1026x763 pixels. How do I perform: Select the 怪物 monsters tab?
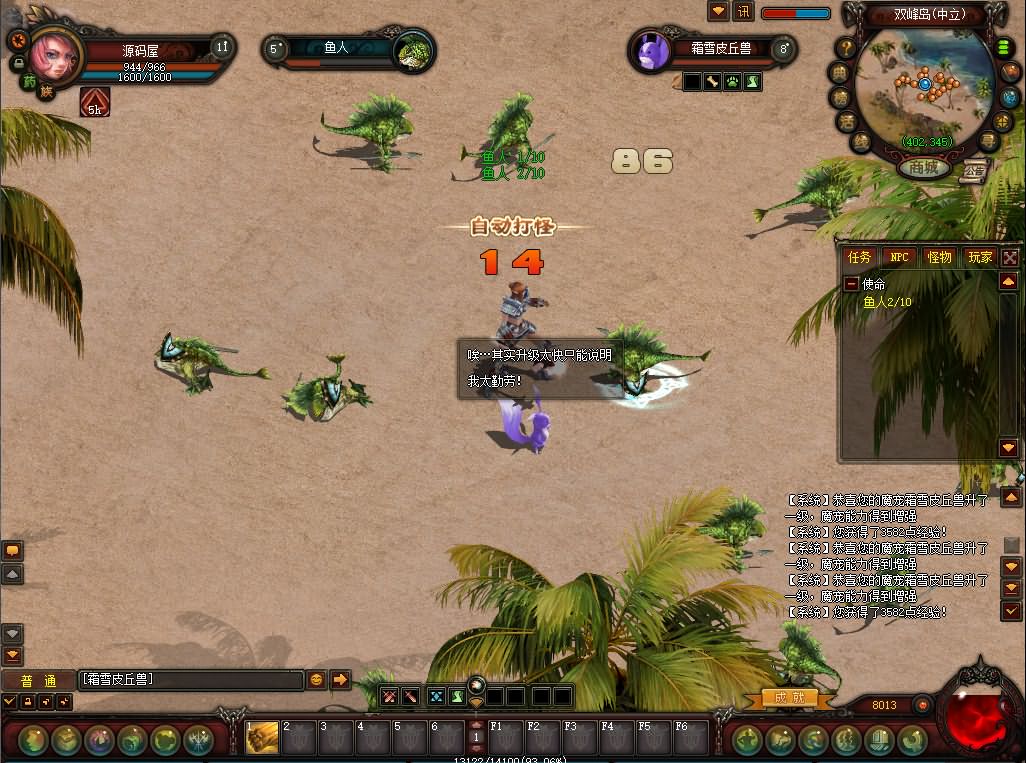click(939, 257)
